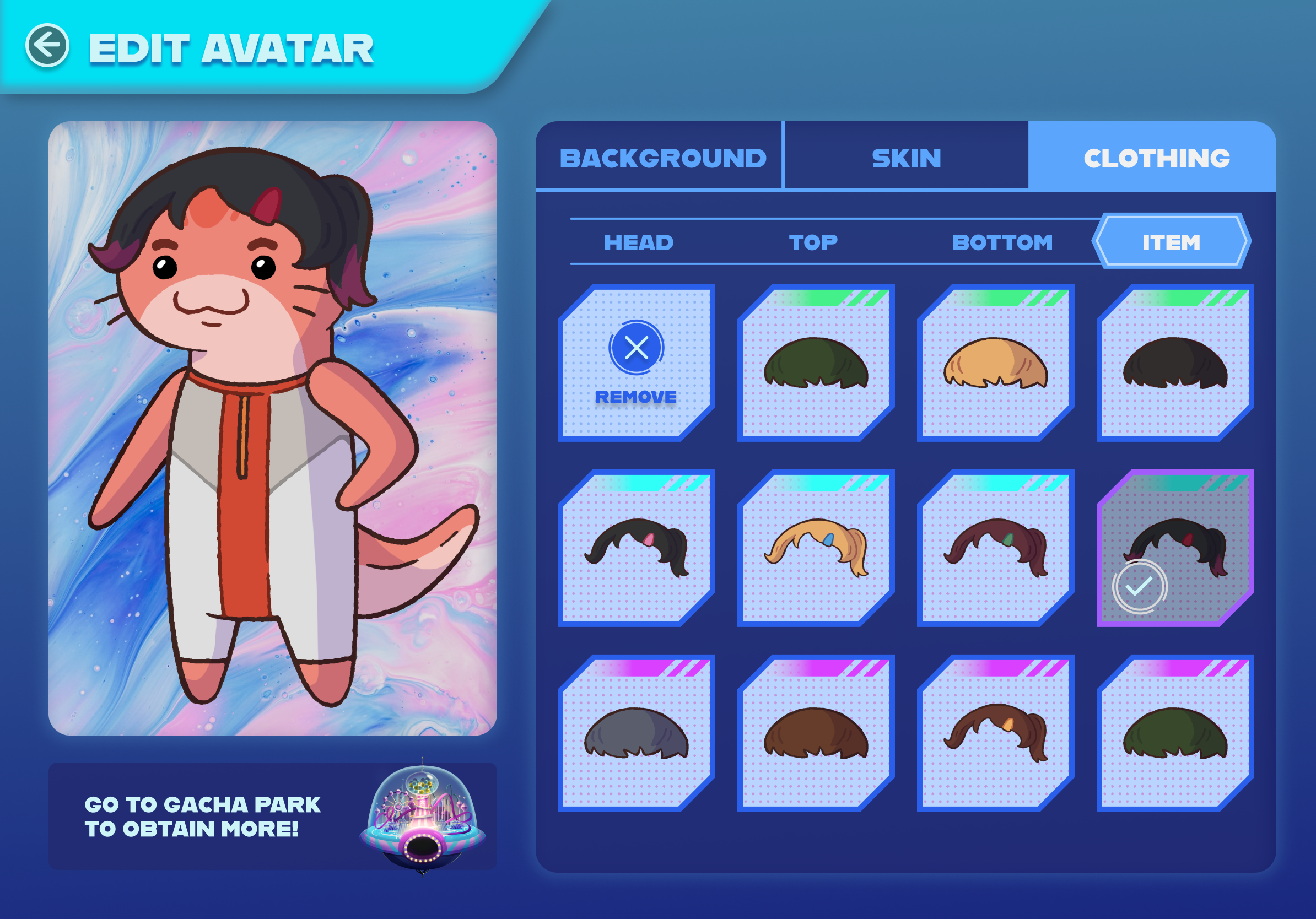1316x919 pixels.
Task: Select the gray bowl-cut hair
Action: (636, 733)
